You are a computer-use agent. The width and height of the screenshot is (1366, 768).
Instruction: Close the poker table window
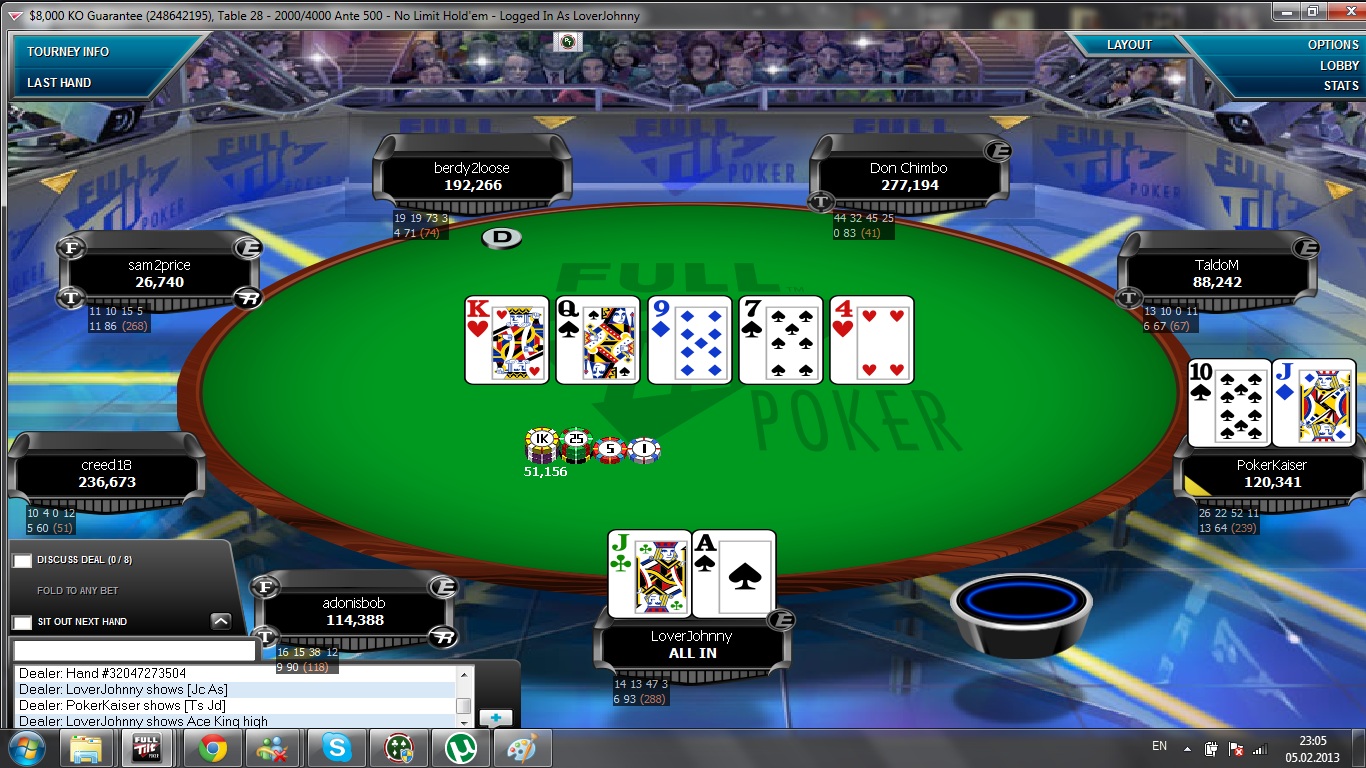[1340, 11]
